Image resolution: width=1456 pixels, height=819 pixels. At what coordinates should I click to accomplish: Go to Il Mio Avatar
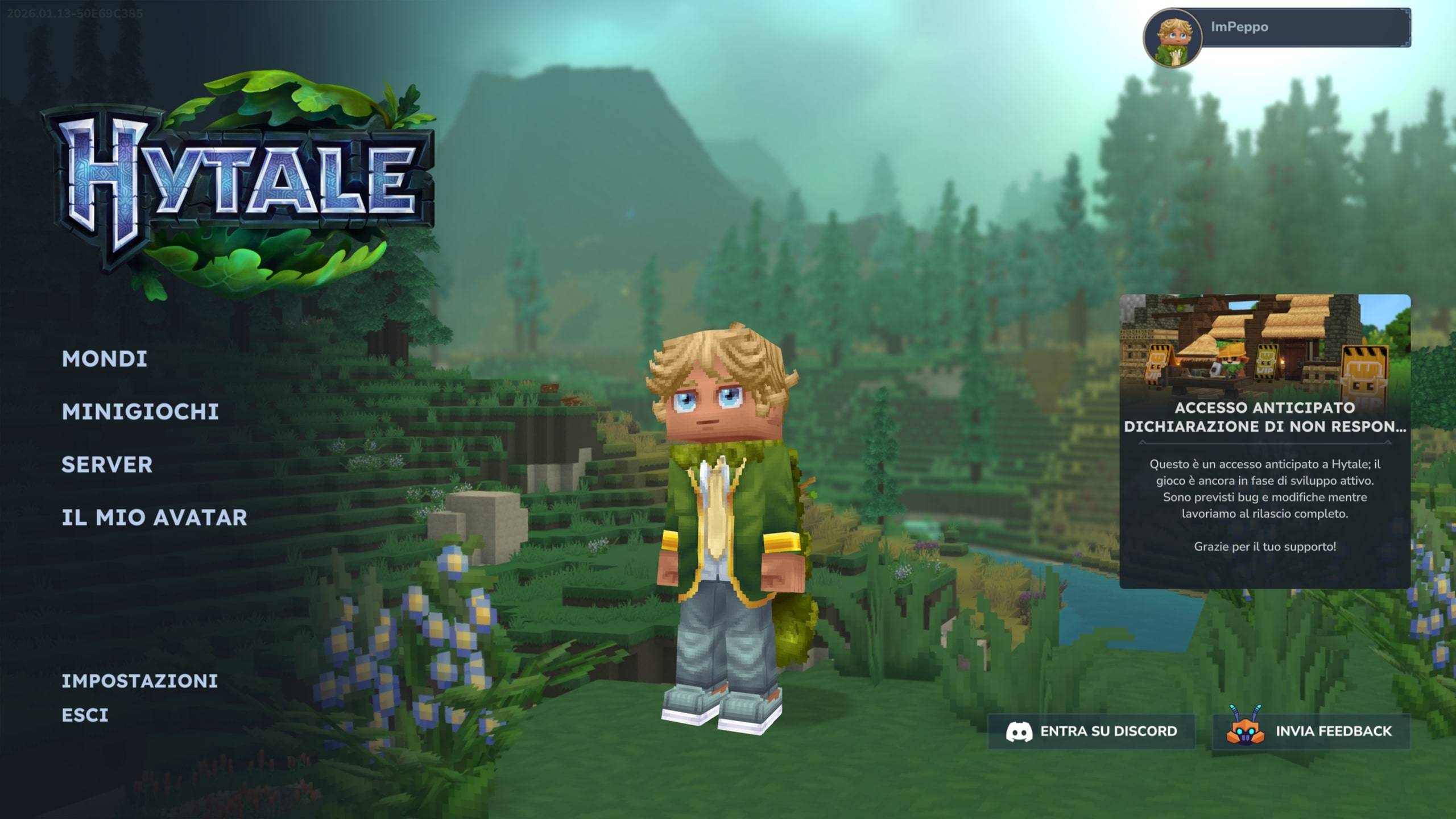click(154, 518)
